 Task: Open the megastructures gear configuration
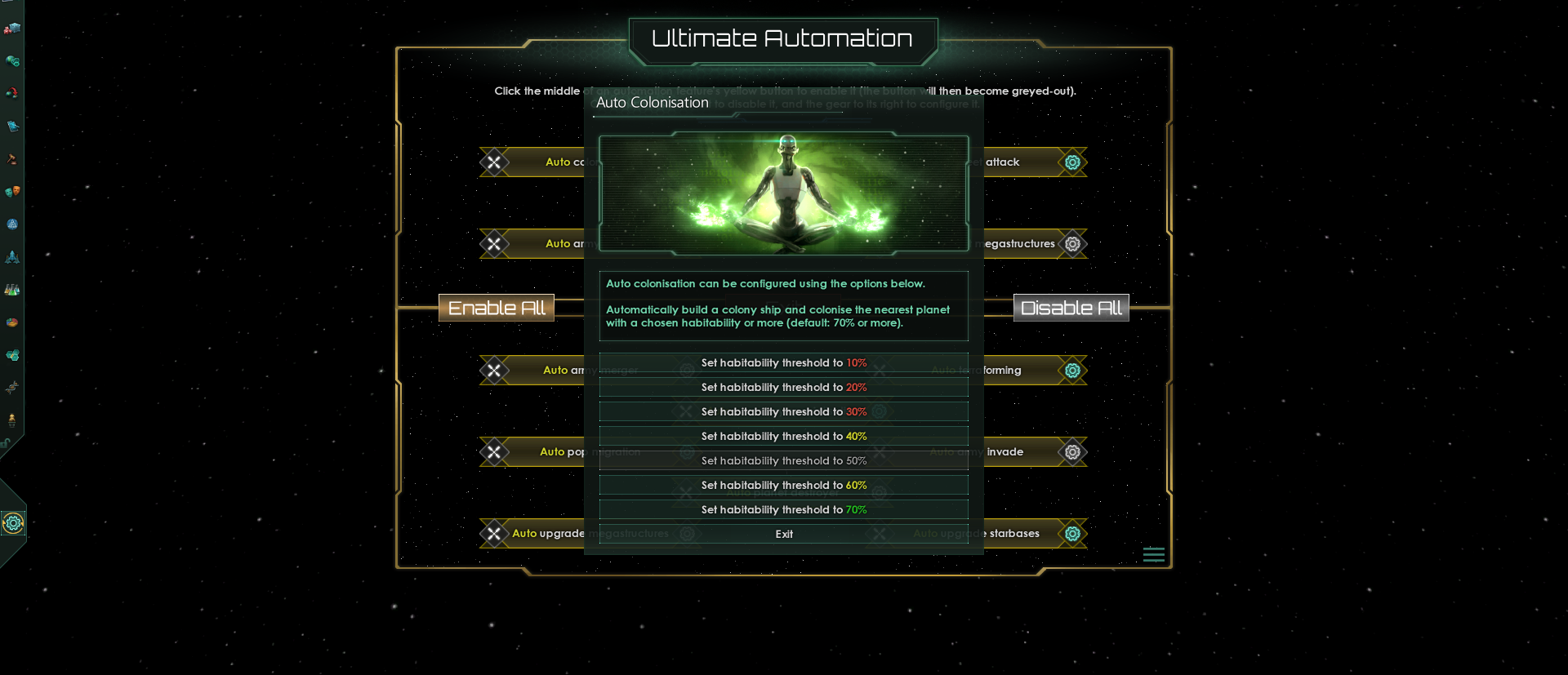click(1072, 244)
